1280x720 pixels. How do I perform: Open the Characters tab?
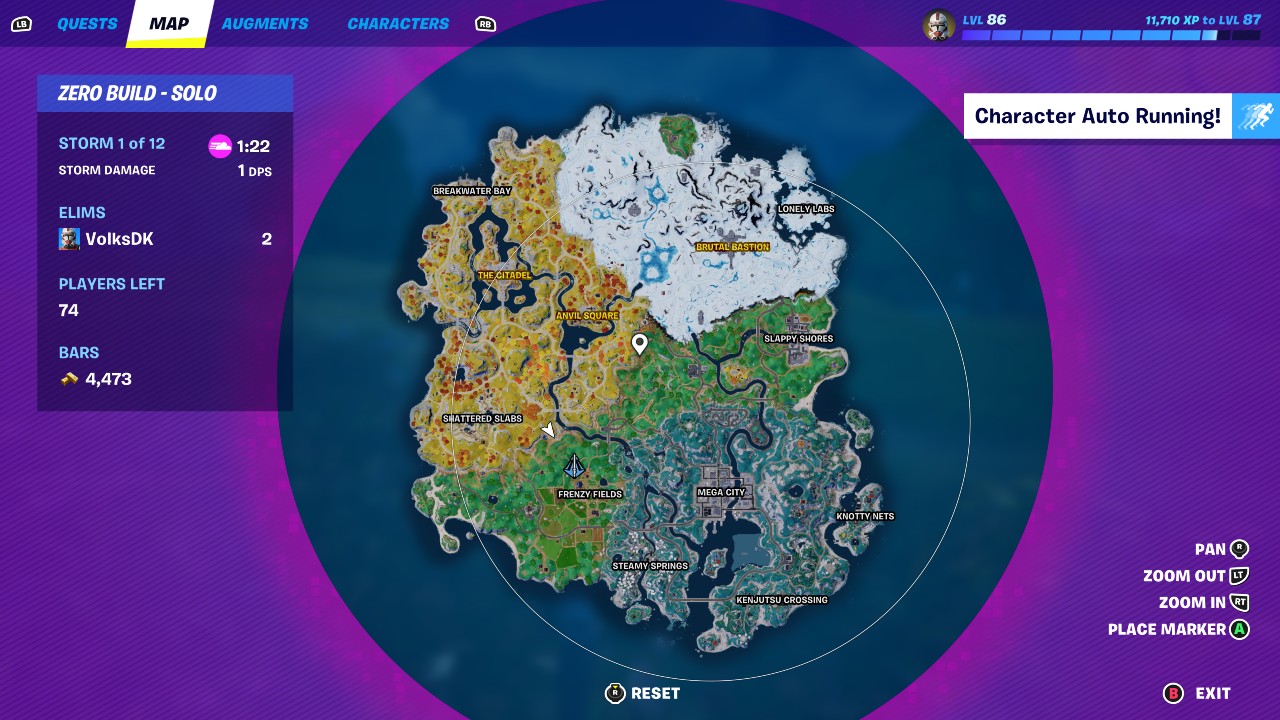tap(397, 23)
